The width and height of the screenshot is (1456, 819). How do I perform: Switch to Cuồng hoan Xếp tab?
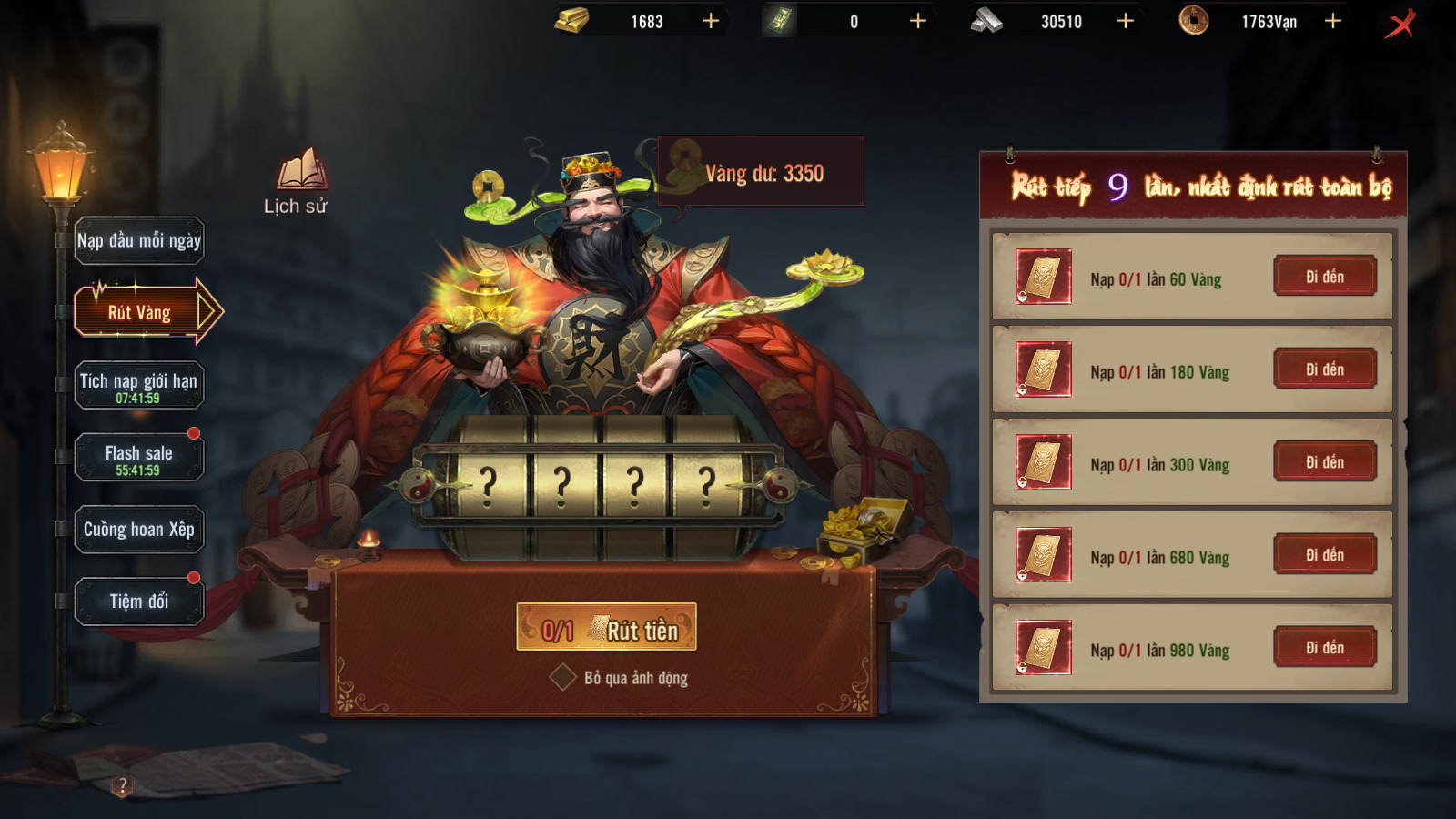(x=139, y=530)
